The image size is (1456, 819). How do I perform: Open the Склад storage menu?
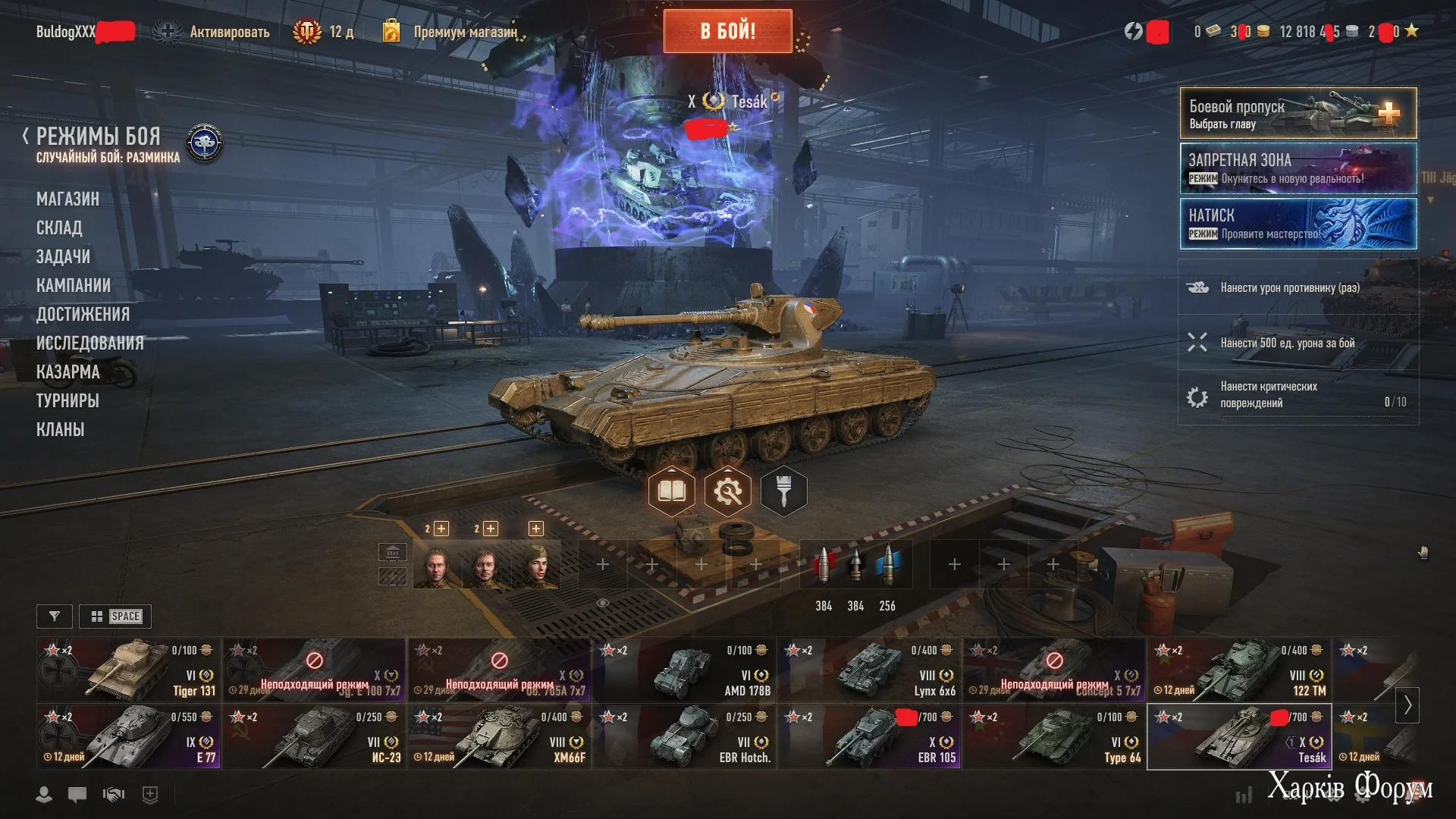click(x=59, y=228)
